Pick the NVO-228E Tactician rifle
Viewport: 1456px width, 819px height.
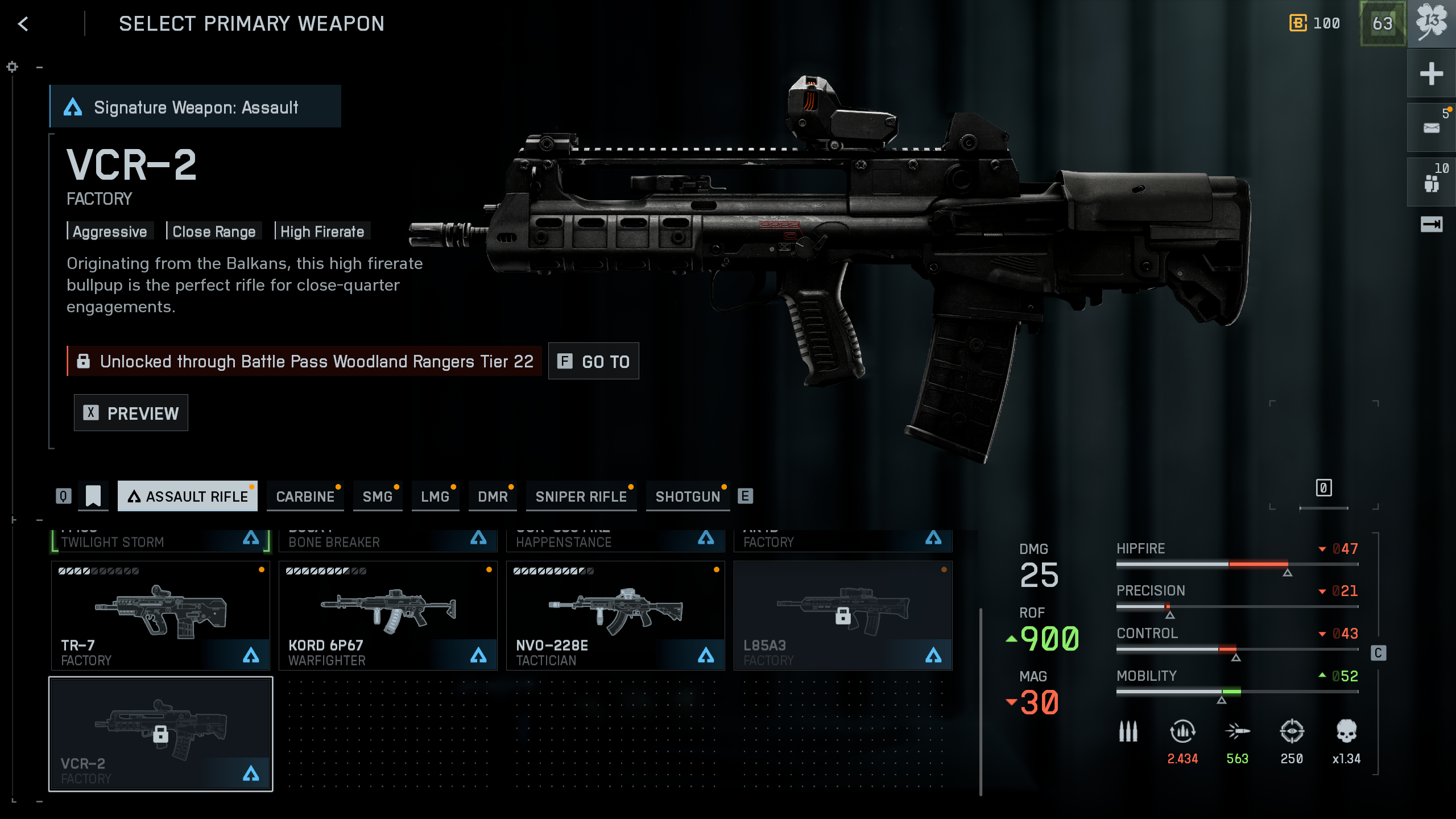coord(615,615)
